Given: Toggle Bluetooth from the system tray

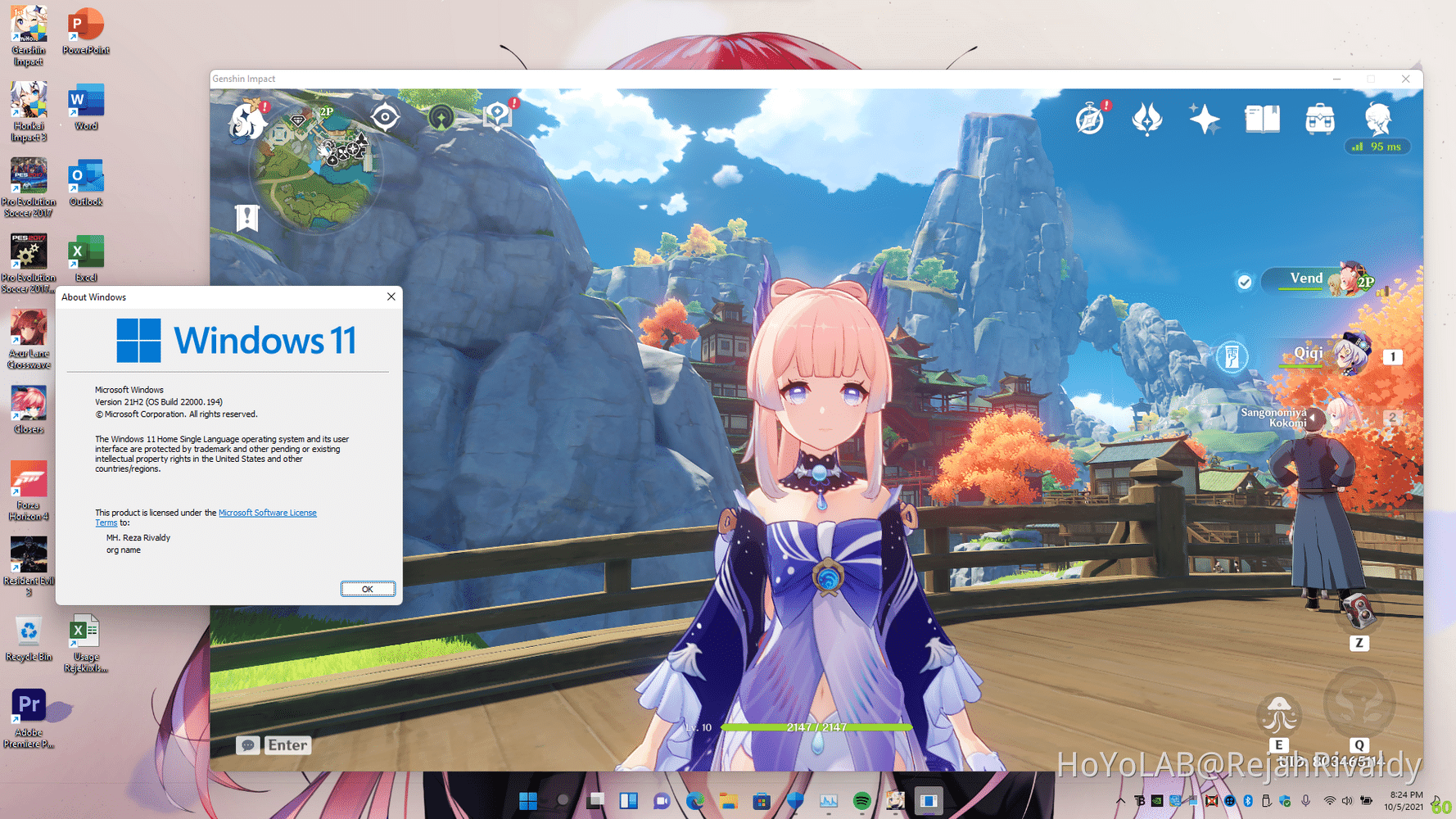Looking at the screenshot, I should 1248,801.
